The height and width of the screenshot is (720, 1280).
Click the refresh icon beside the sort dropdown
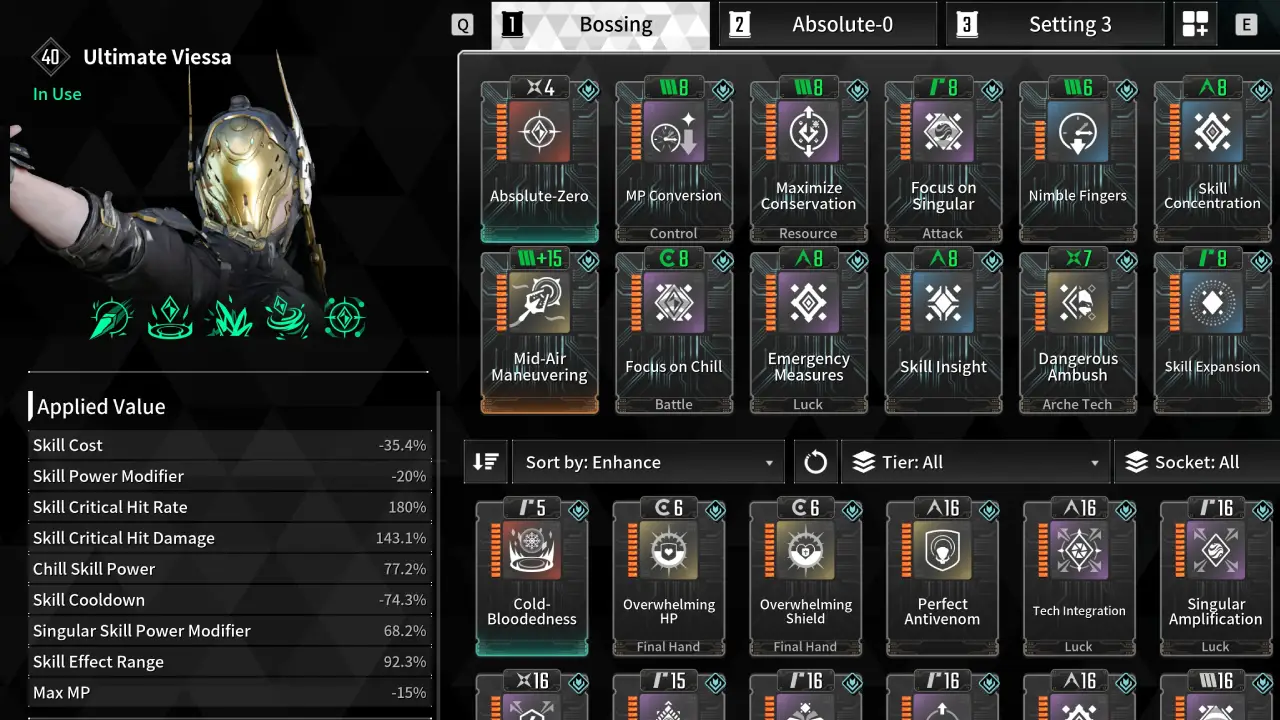[815, 461]
